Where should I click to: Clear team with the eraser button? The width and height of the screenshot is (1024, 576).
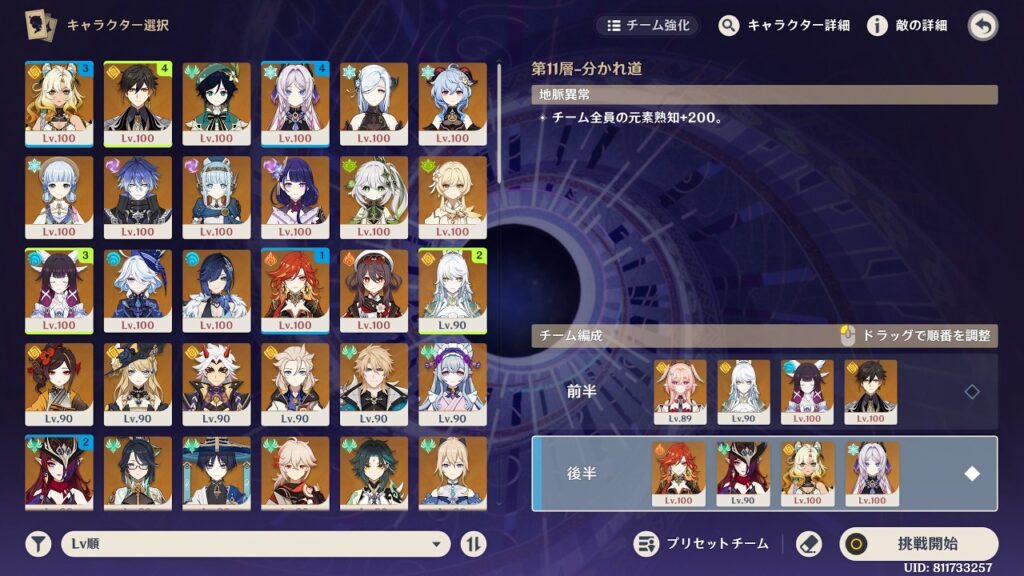coord(808,544)
